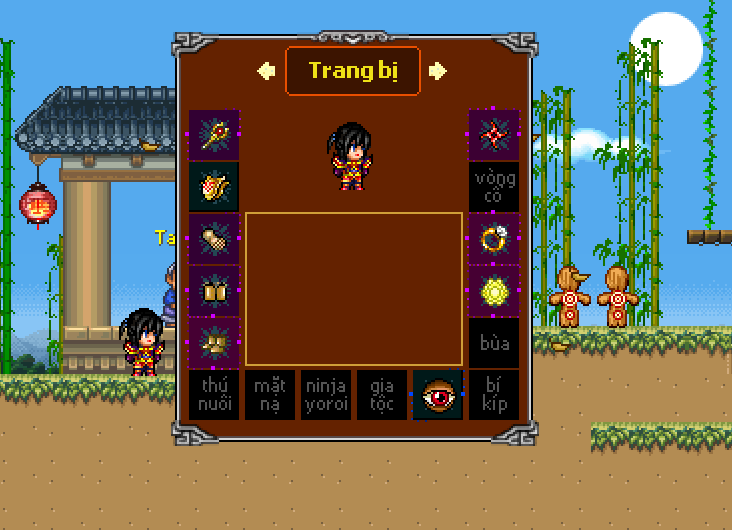Select the equipped staff weapon slot

(x=214, y=135)
